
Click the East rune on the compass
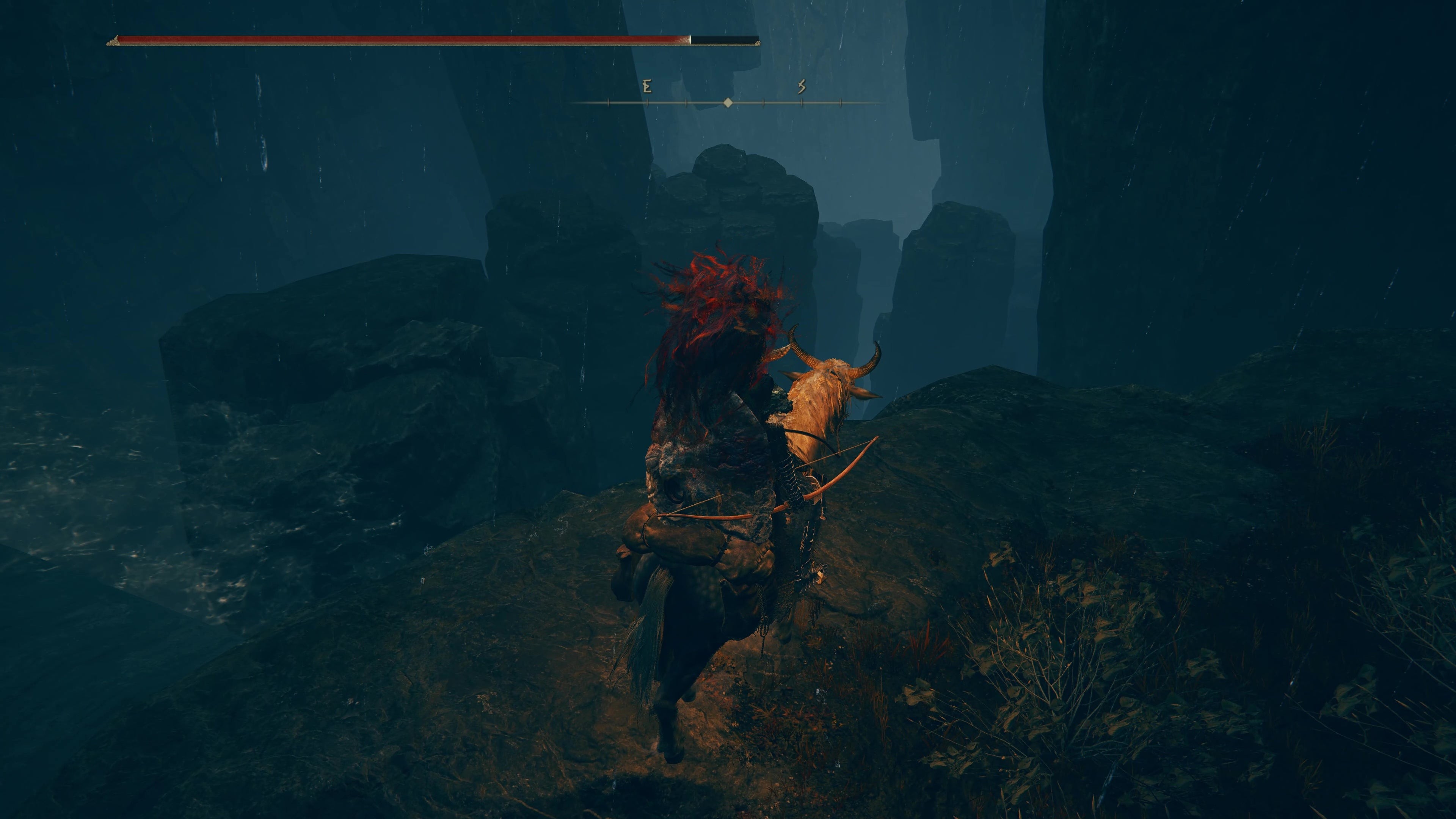647,86
